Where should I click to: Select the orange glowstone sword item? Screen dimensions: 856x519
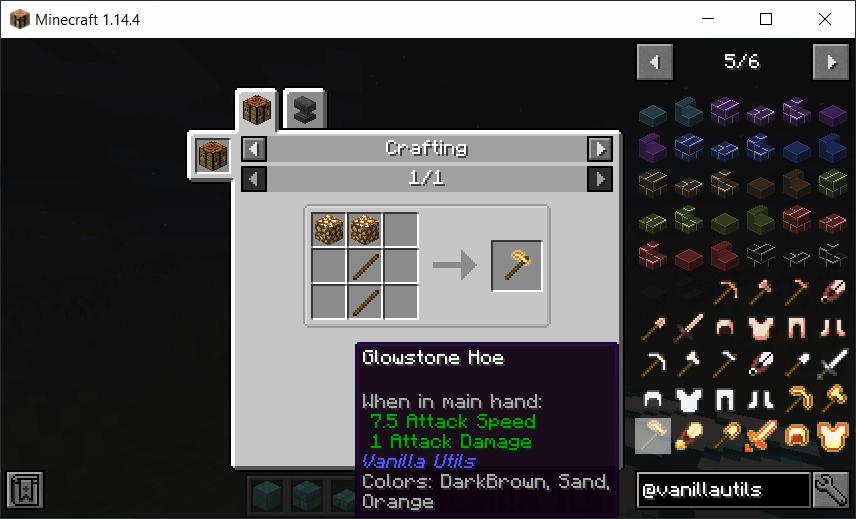(761, 437)
